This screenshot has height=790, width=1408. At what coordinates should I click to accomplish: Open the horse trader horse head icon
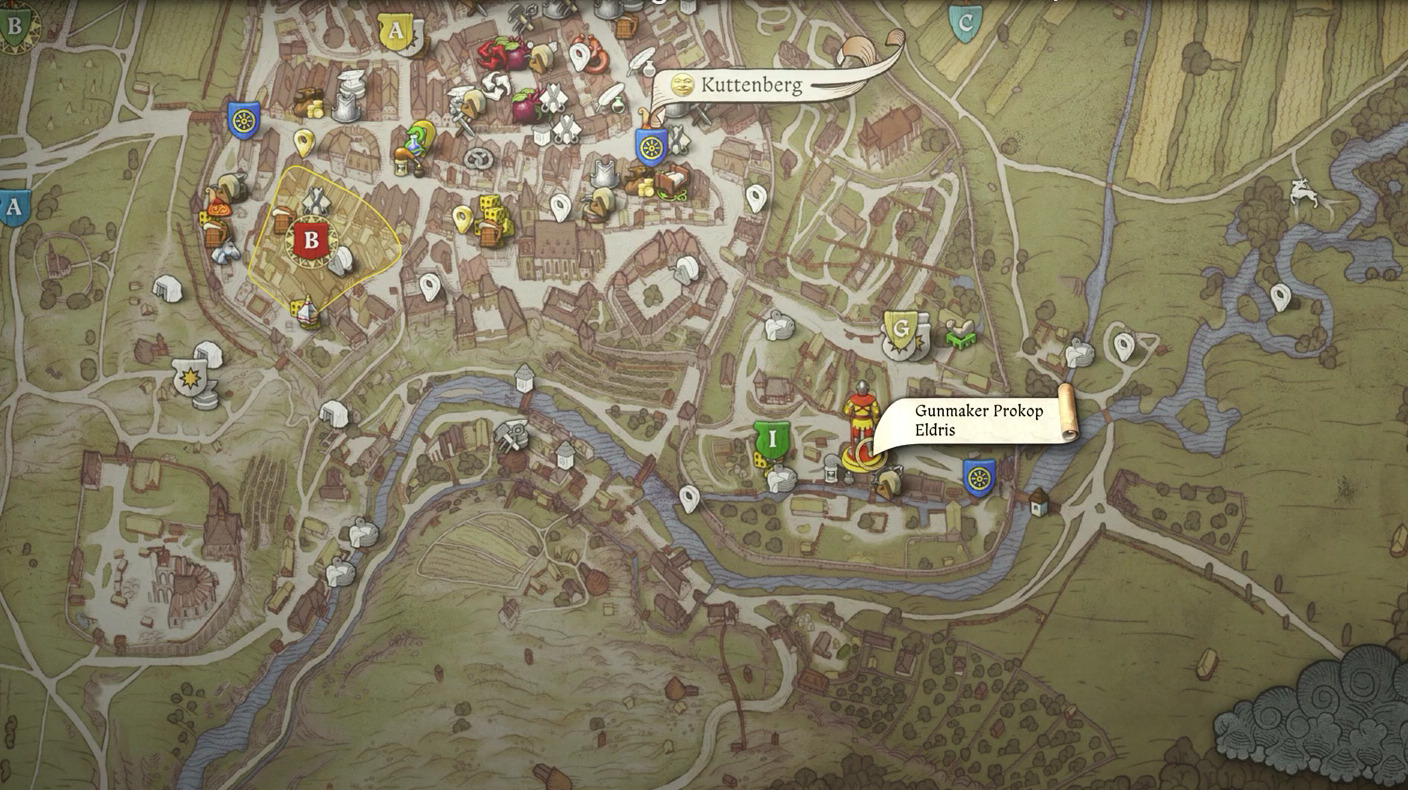(x=226, y=252)
